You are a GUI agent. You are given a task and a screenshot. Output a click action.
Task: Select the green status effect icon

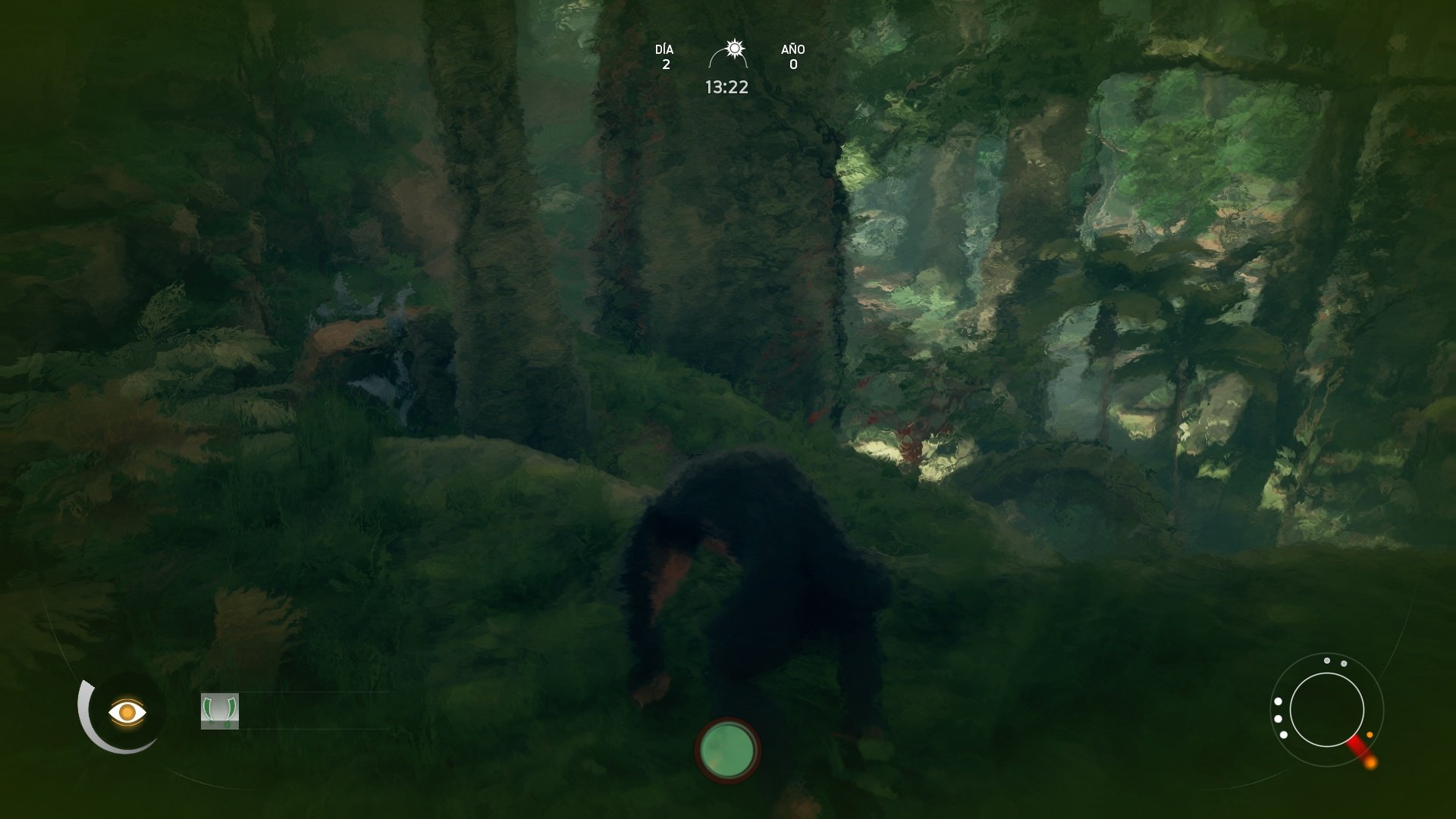click(220, 711)
